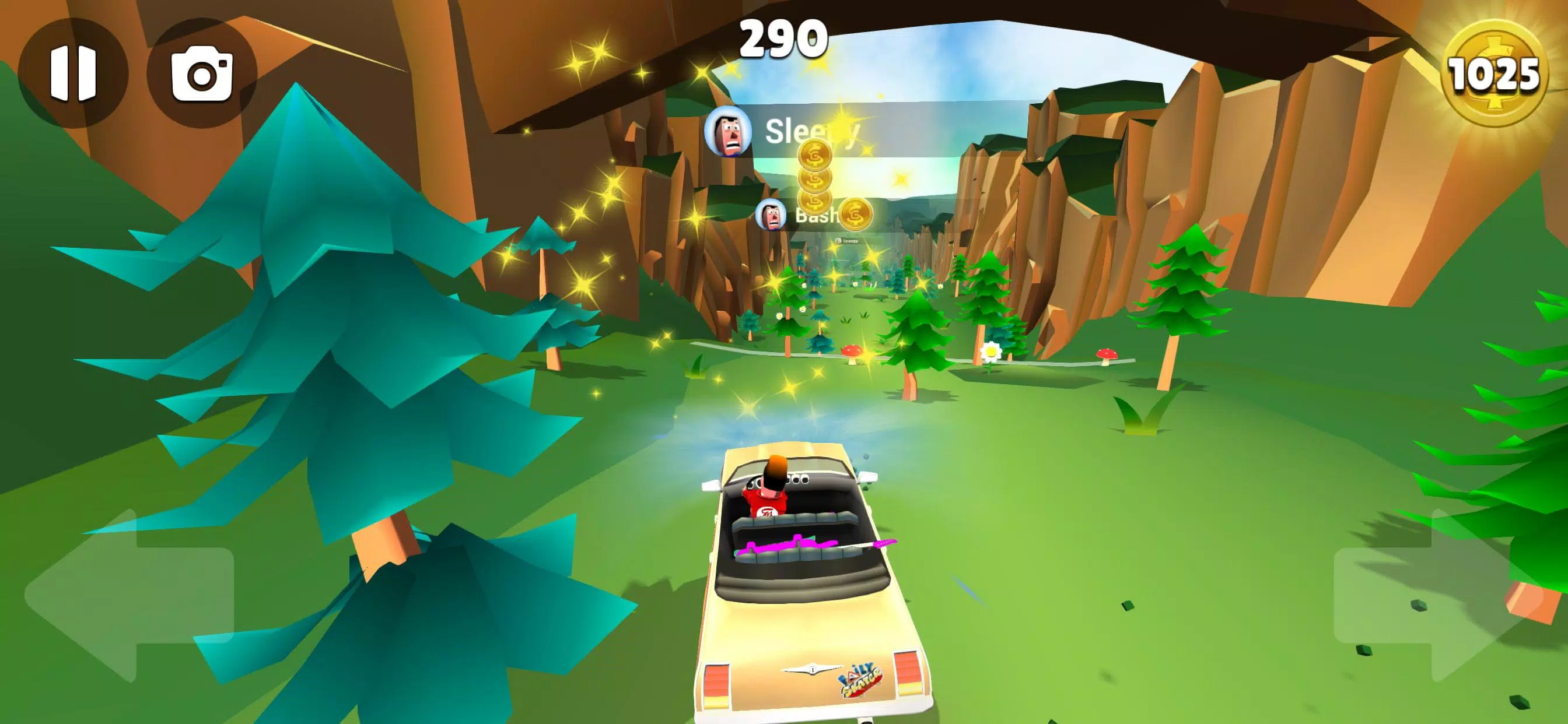The height and width of the screenshot is (724, 1568).
Task: Pause the game
Action: click(73, 73)
